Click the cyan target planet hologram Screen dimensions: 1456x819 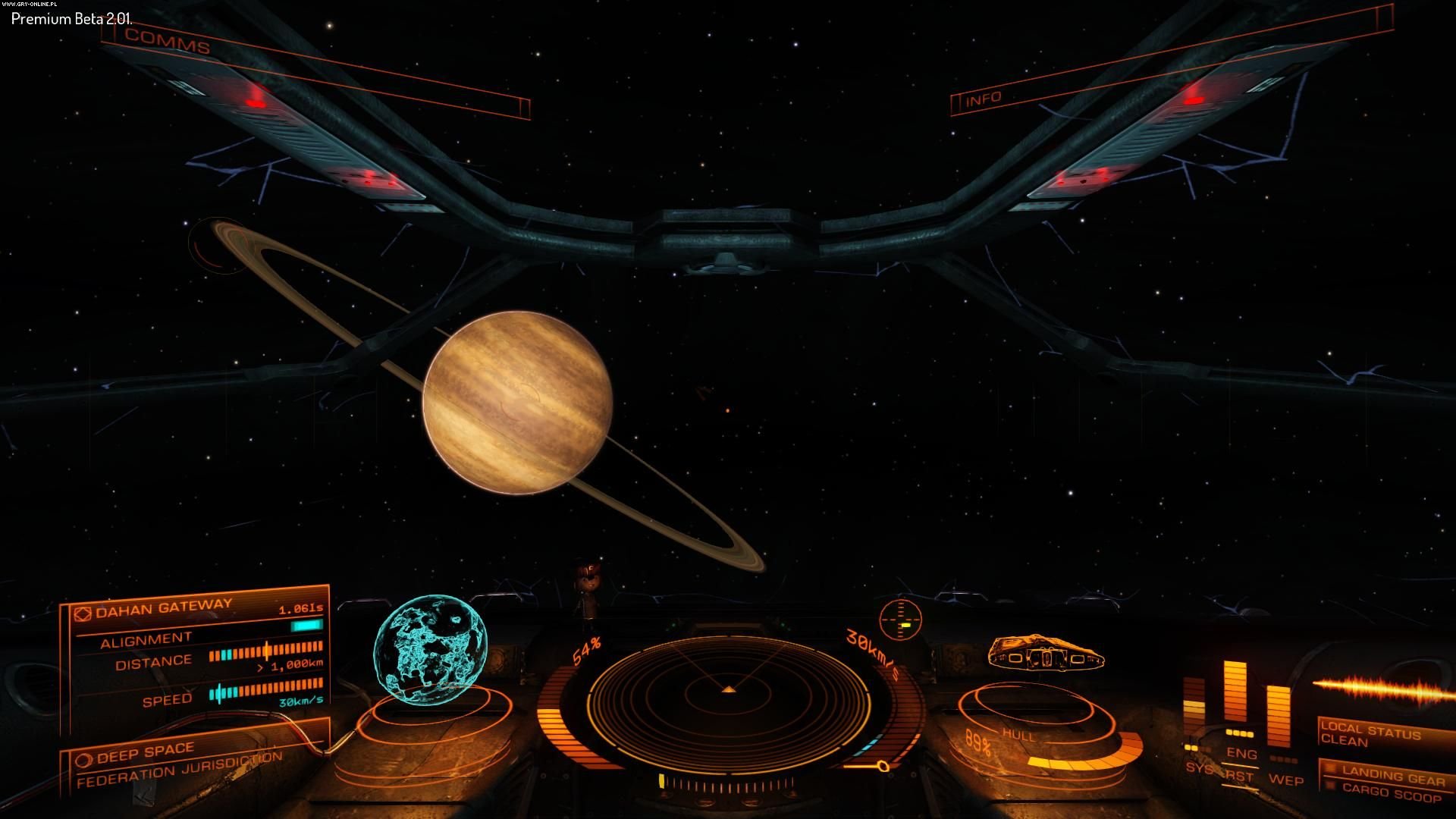click(x=429, y=650)
